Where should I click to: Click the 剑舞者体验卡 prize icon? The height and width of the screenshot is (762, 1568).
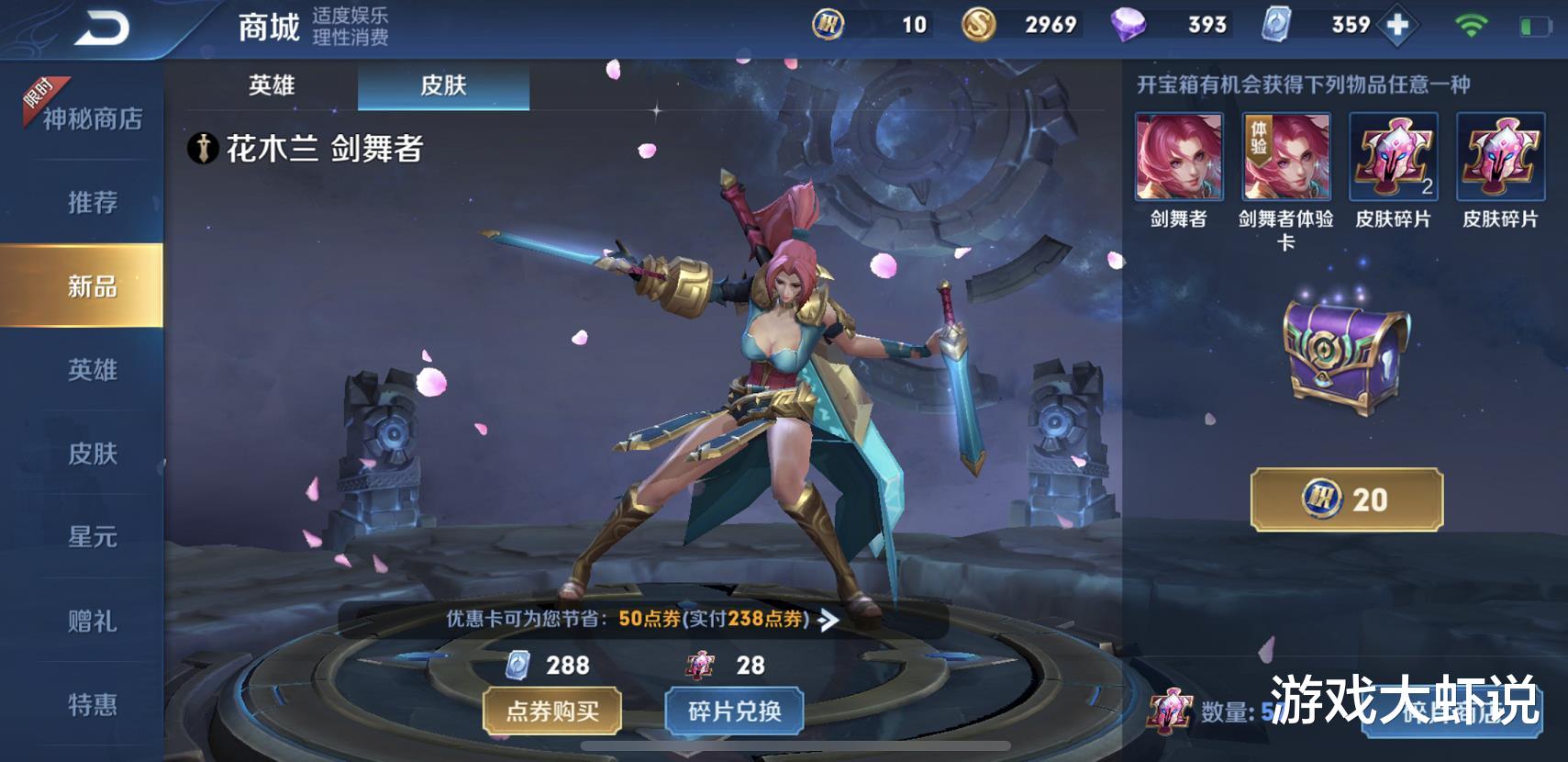[x=1285, y=158]
